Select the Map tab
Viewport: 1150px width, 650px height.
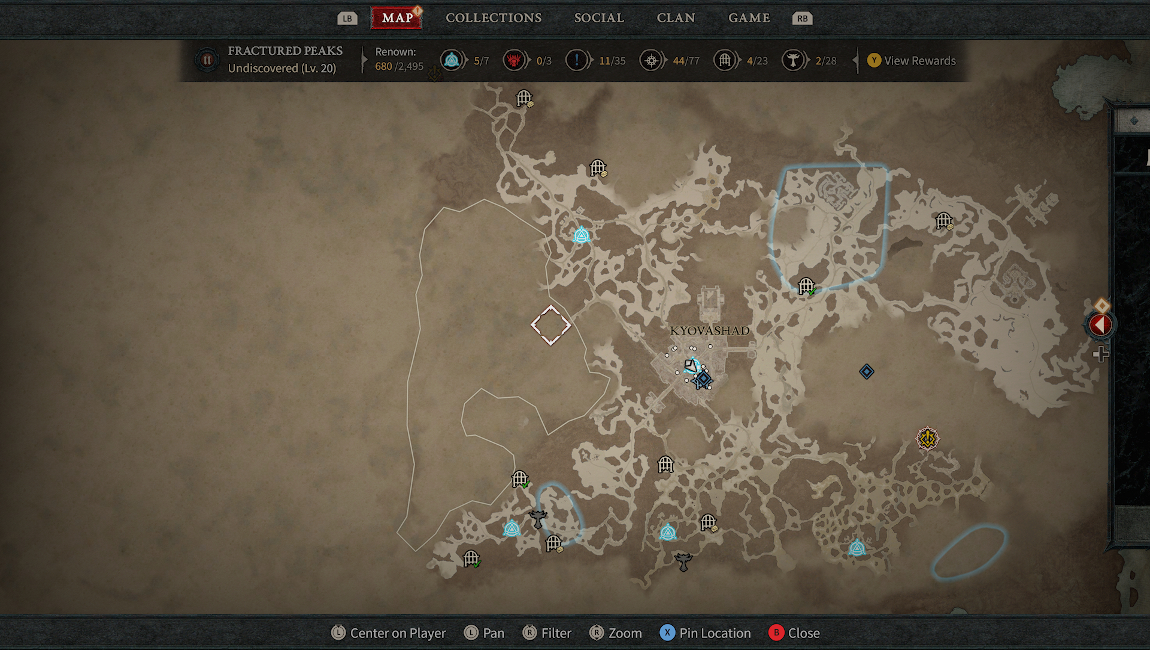coord(397,18)
